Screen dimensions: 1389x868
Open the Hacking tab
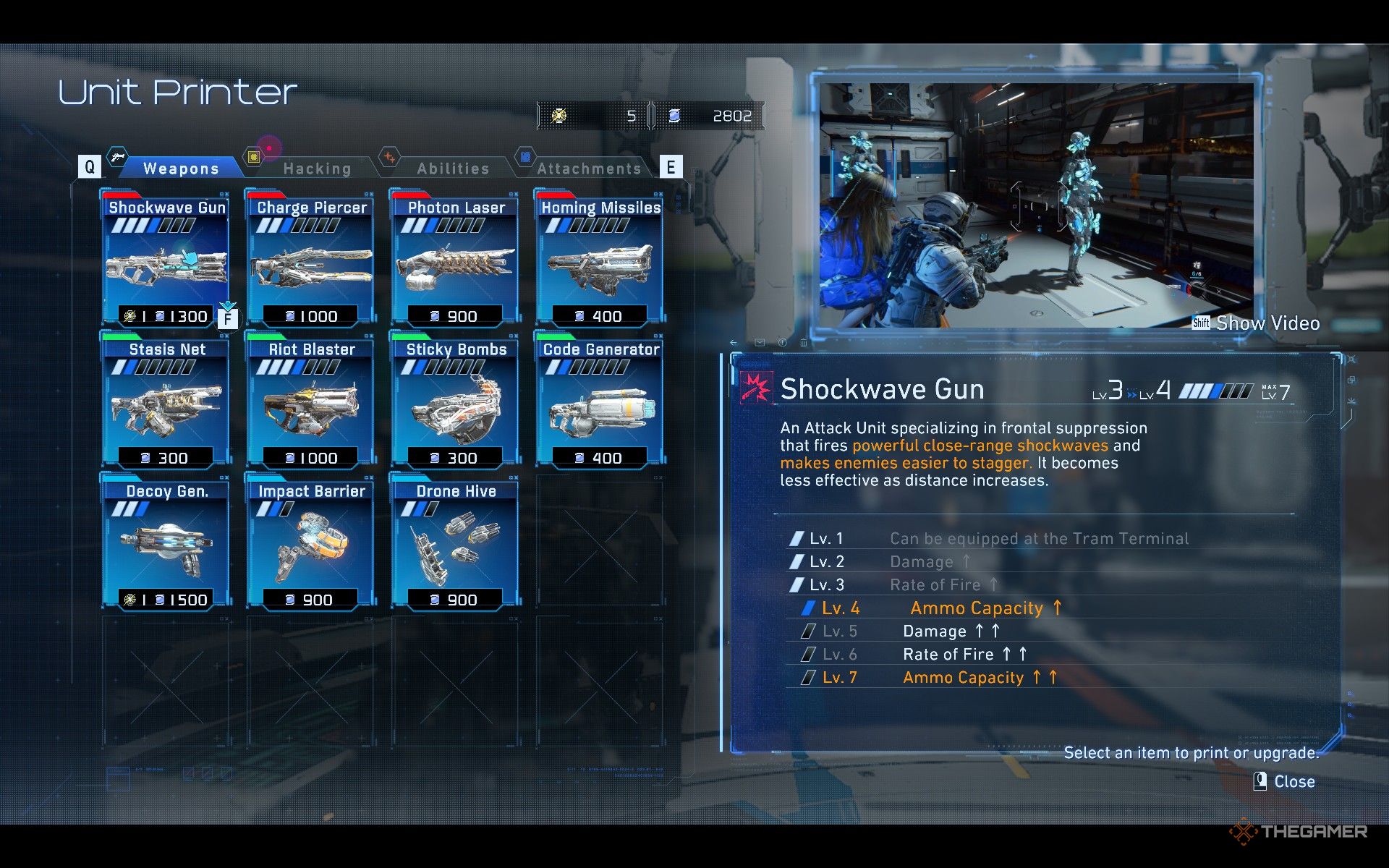(x=317, y=169)
